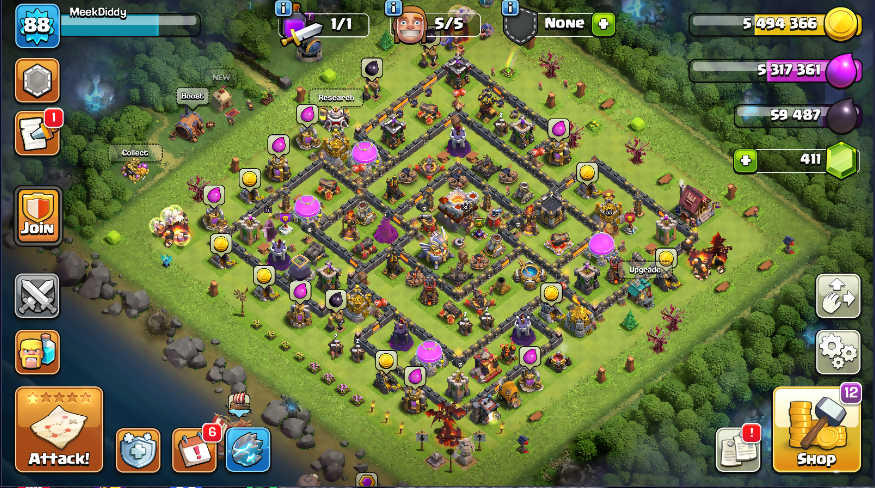Open the village layout editor button
This screenshot has width=875, height=488.
point(838,295)
